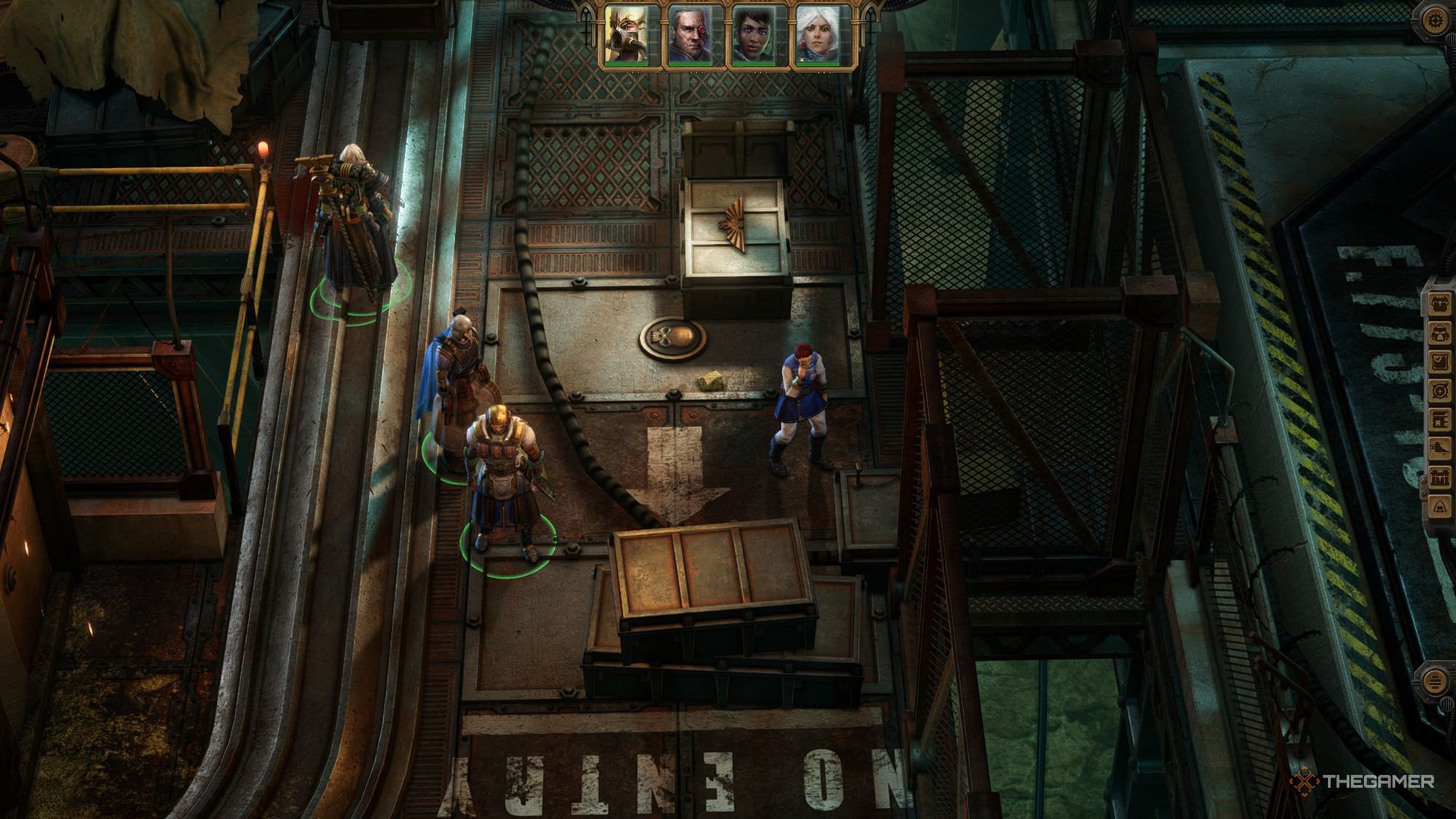The width and height of the screenshot is (1456, 819).
Task: Open the castle-shaped Colony management icon
Action: click(1439, 478)
